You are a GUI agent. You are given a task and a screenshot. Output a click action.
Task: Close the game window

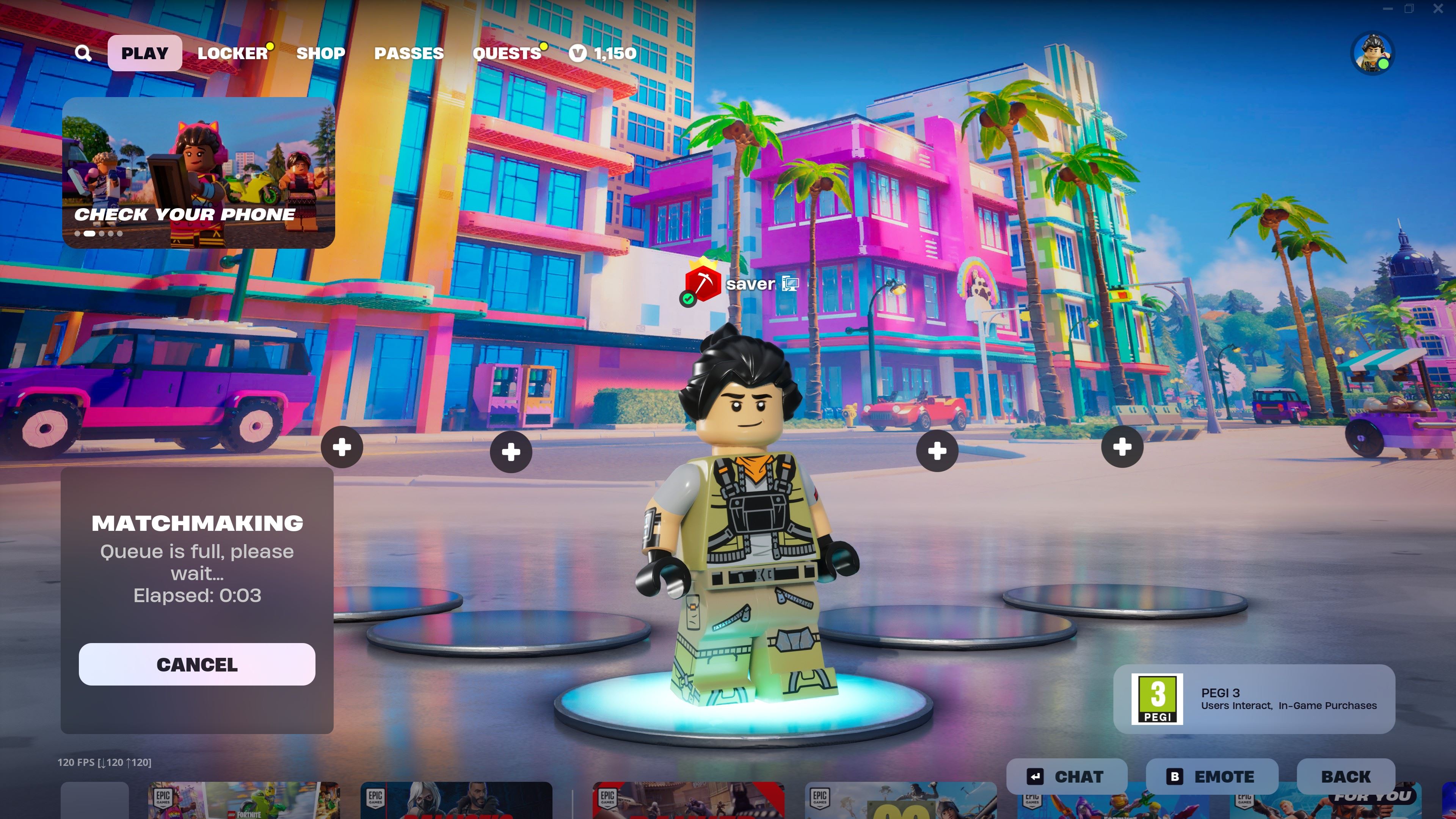click(1438, 8)
